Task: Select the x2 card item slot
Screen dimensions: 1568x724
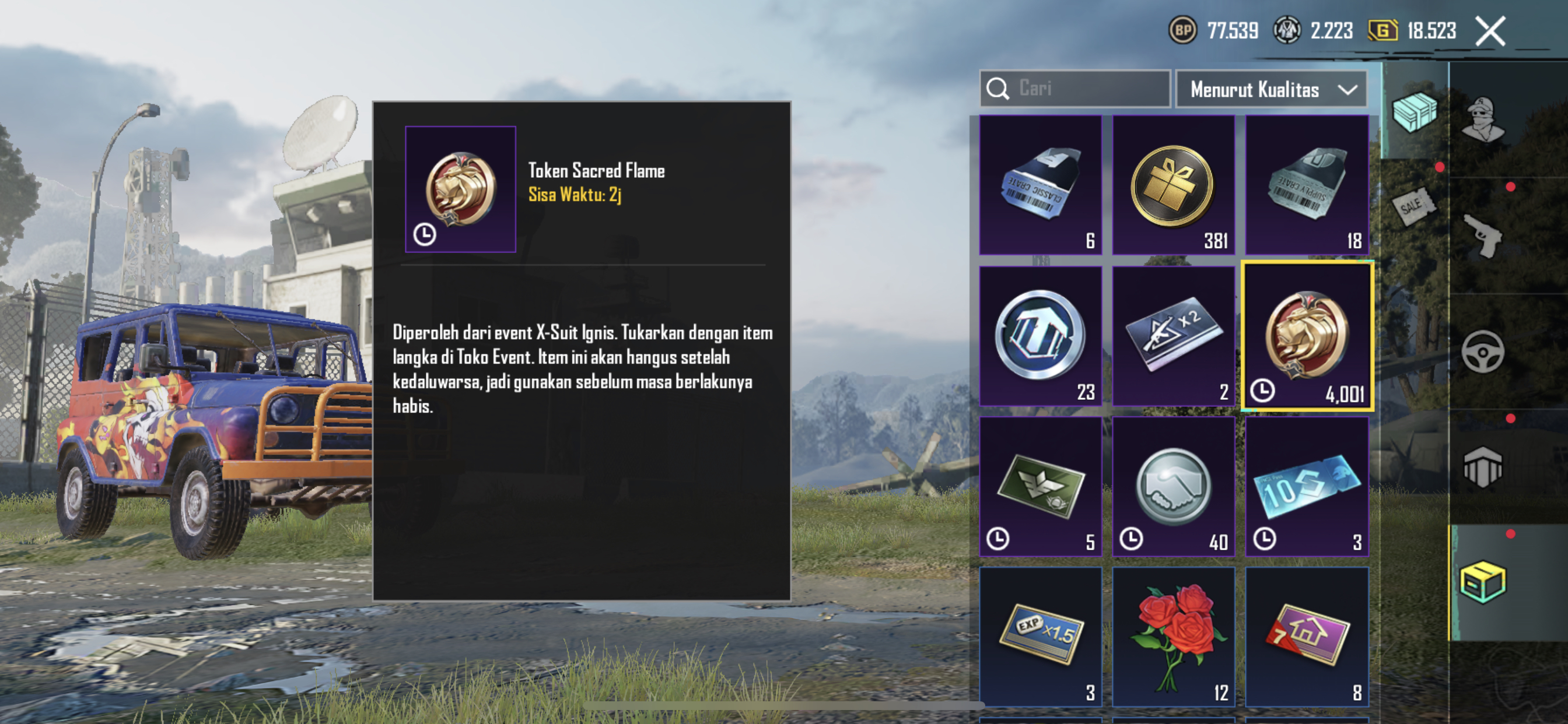Action: click(1173, 336)
